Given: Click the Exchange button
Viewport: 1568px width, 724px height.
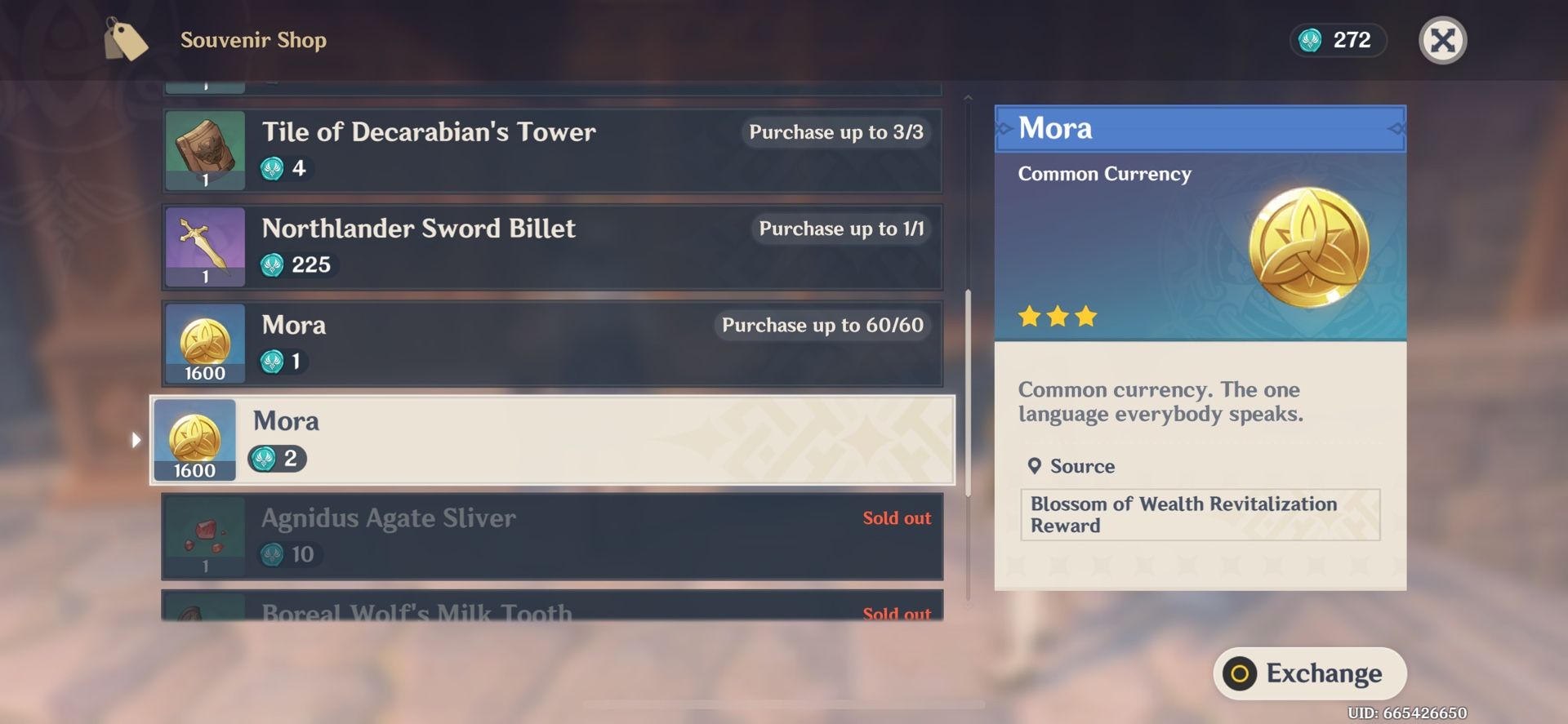Looking at the screenshot, I should pos(1311,673).
